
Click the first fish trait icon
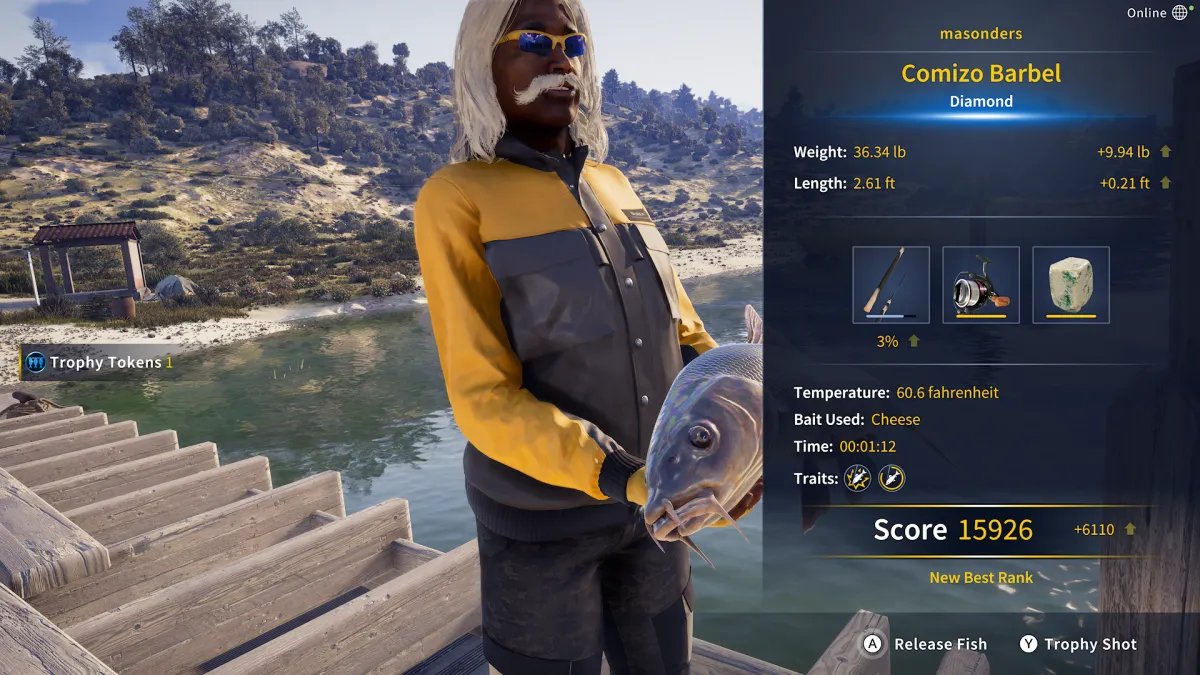[858, 478]
